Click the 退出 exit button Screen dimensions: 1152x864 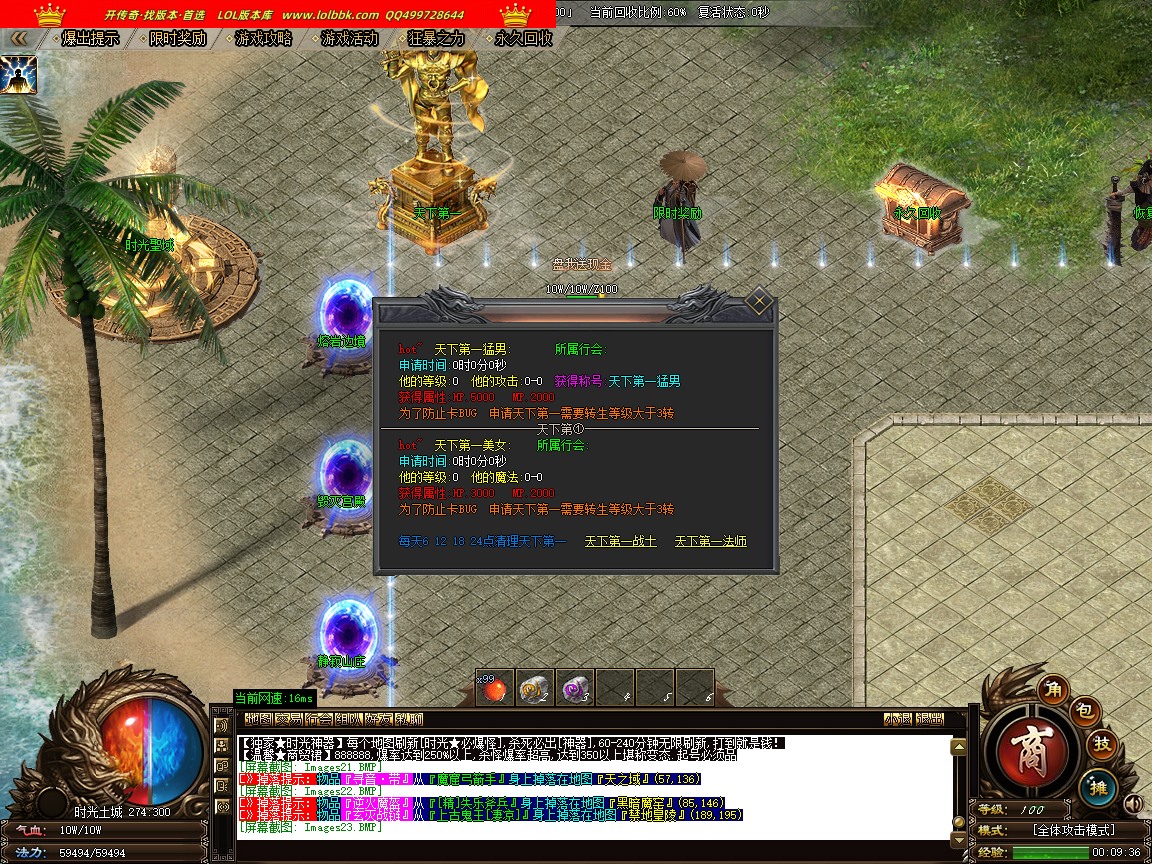[930, 719]
